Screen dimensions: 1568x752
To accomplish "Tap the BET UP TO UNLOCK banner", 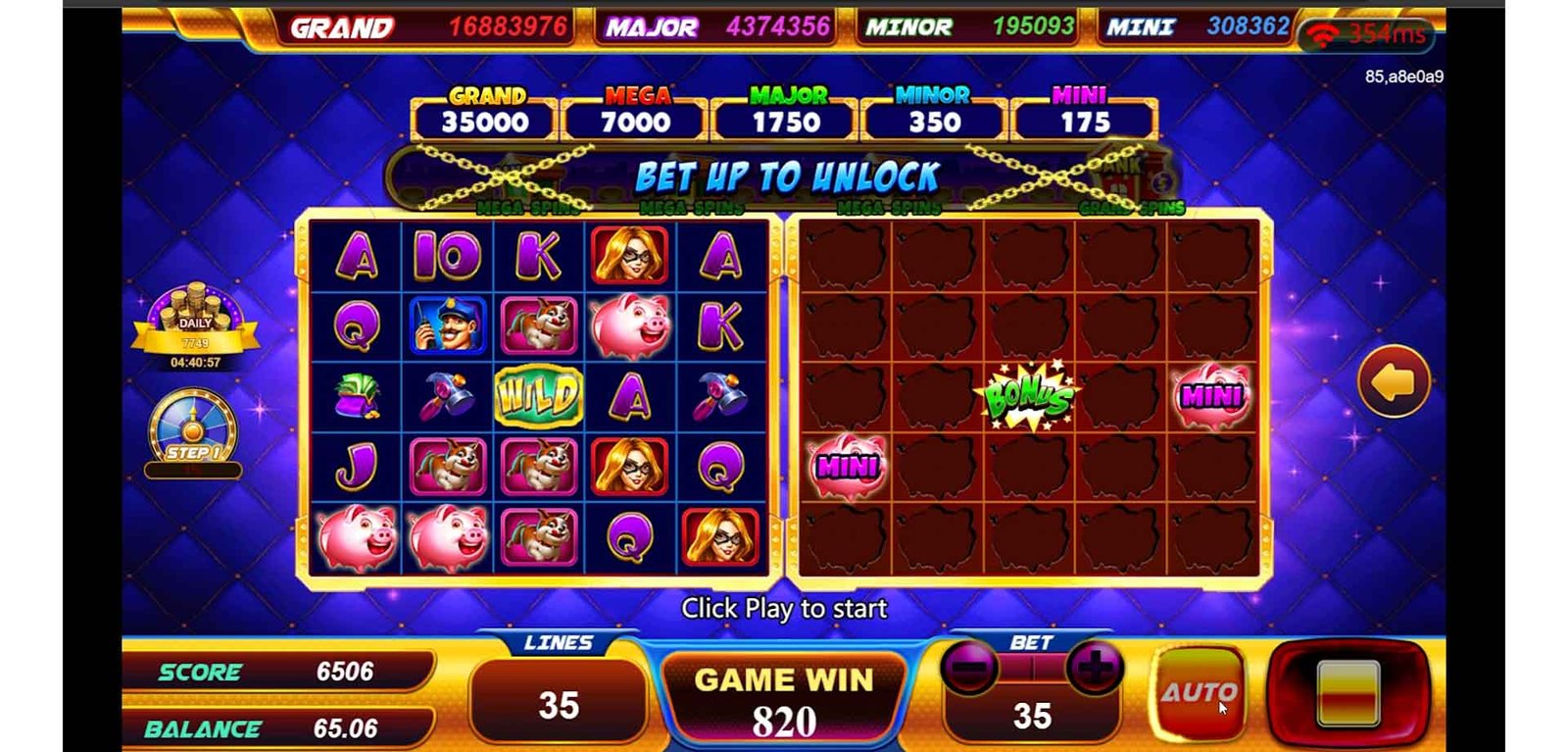I will (x=785, y=177).
